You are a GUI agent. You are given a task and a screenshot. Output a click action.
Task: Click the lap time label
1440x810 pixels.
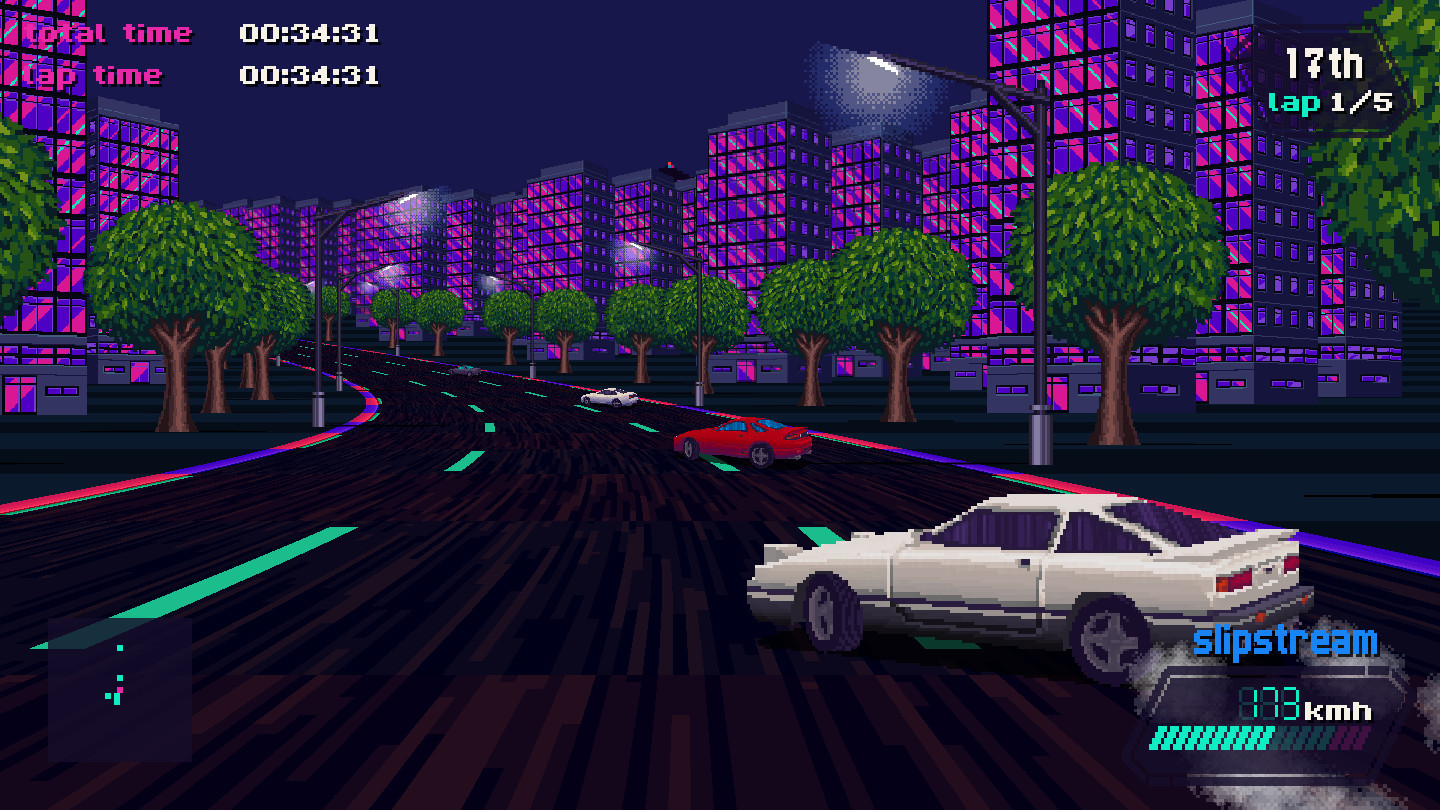[x=95, y=74]
